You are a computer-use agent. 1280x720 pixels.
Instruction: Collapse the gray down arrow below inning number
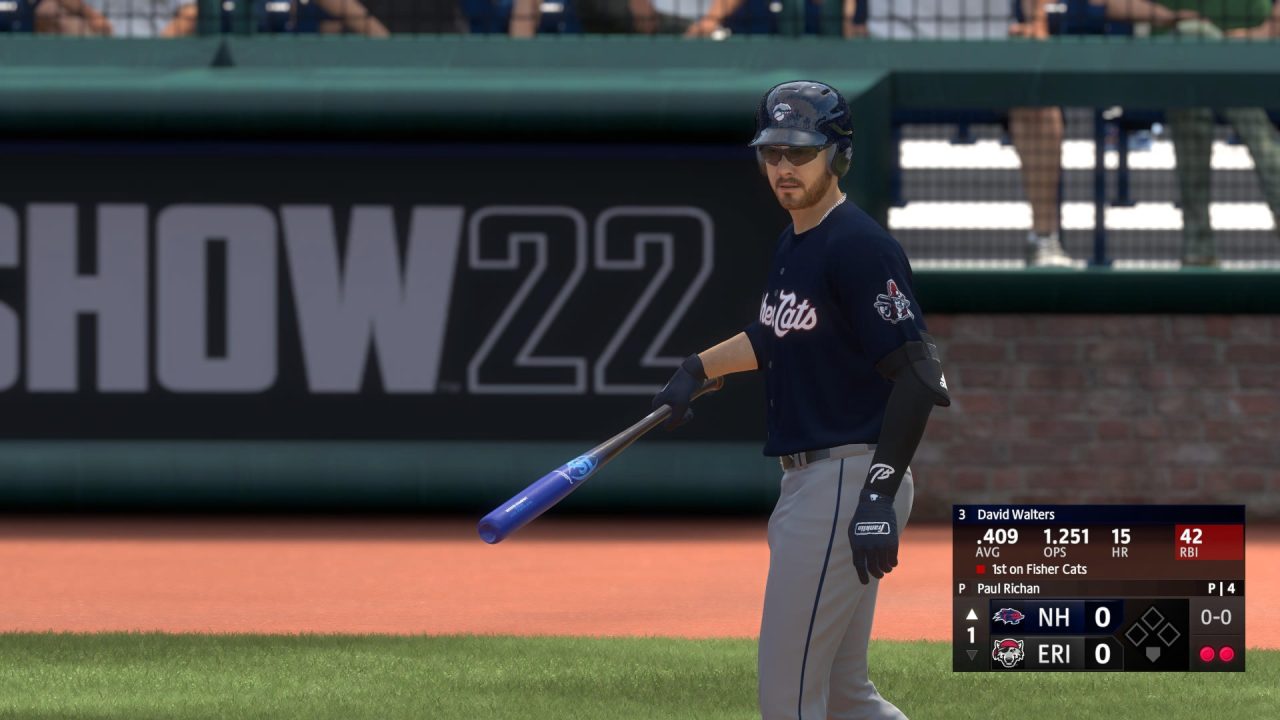pyautogui.click(x=971, y=653)
